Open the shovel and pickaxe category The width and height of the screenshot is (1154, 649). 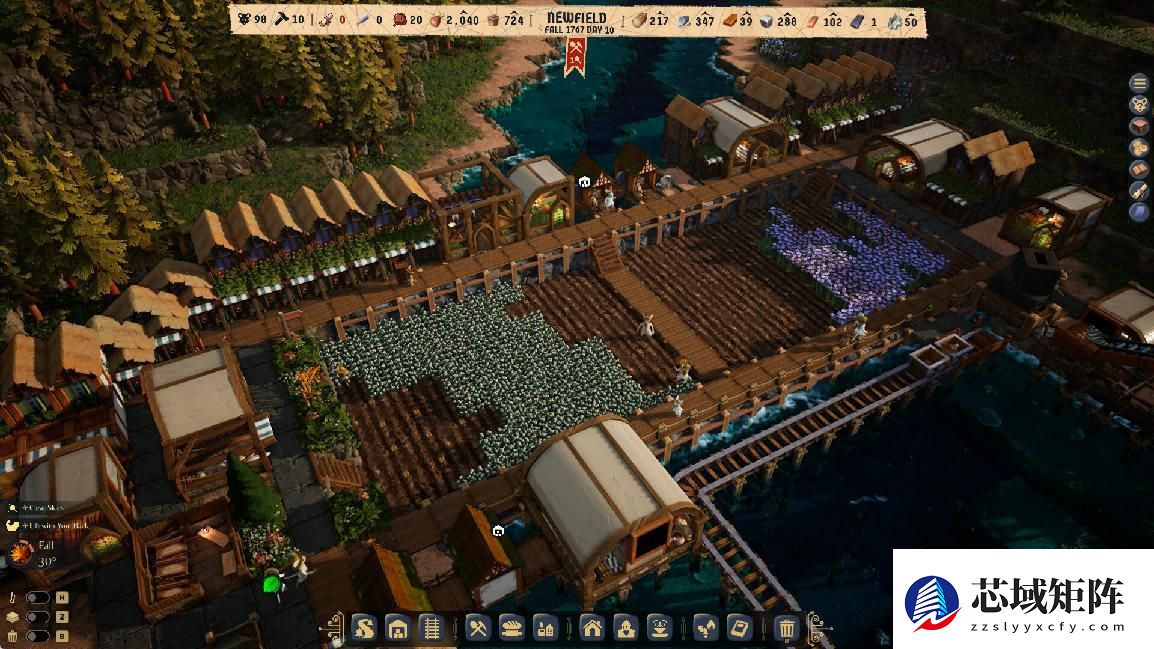coord(478,629)
